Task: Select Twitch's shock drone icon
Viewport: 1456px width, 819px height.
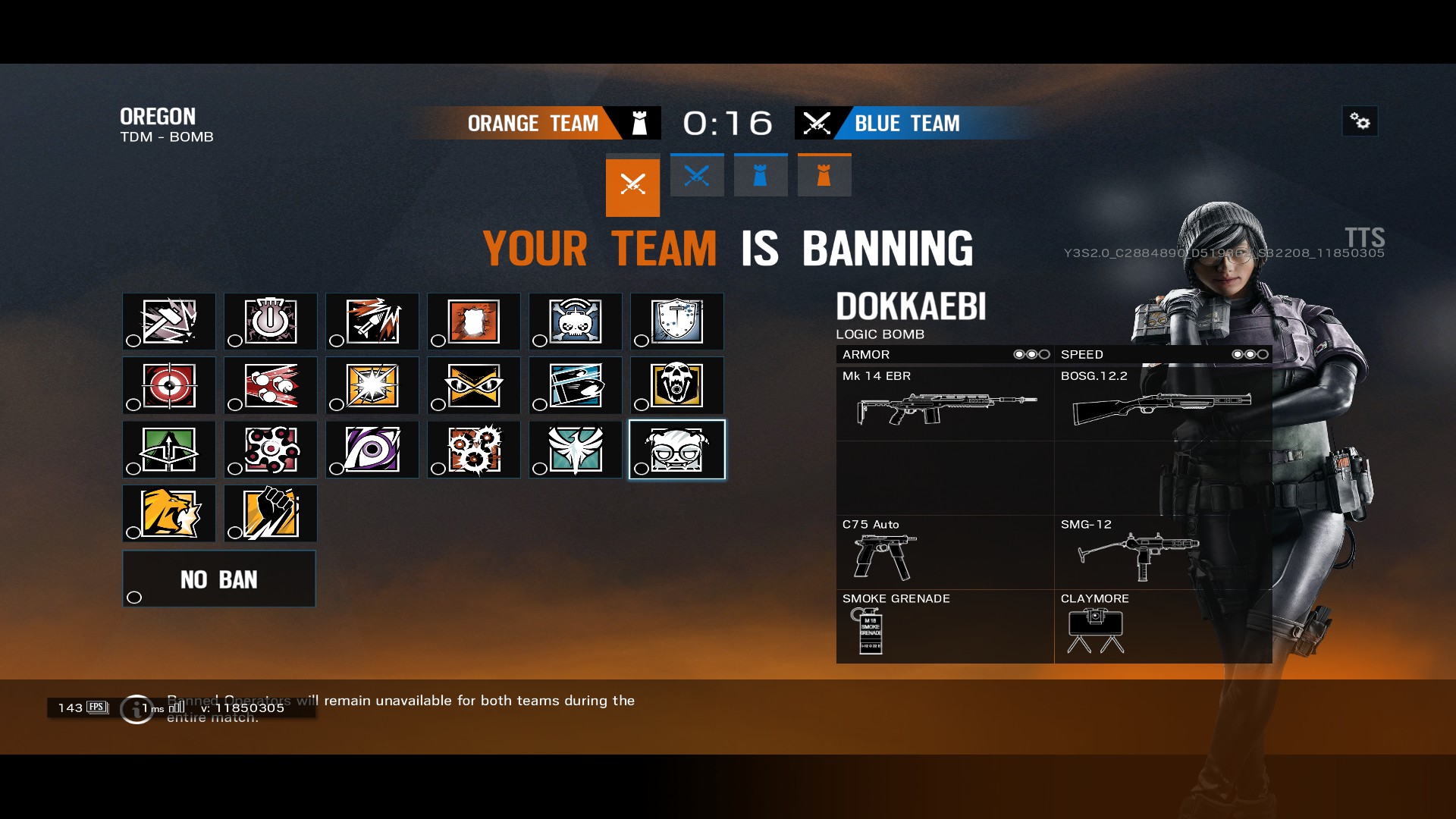Action: (x=575, y=322)
